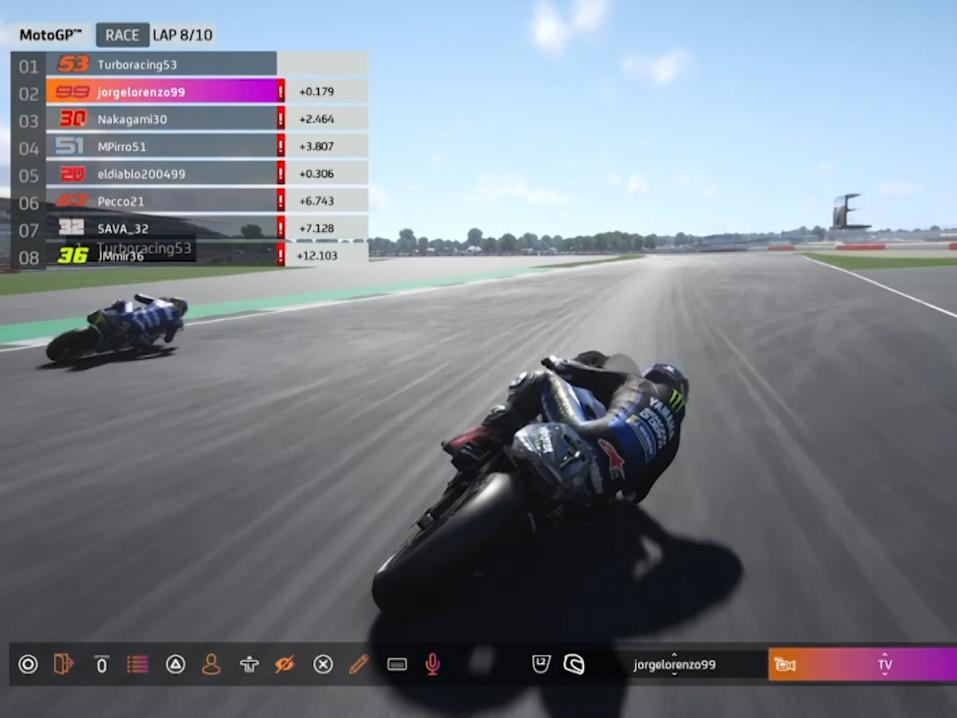Click the white helmet icon

[x=574, y=664]
